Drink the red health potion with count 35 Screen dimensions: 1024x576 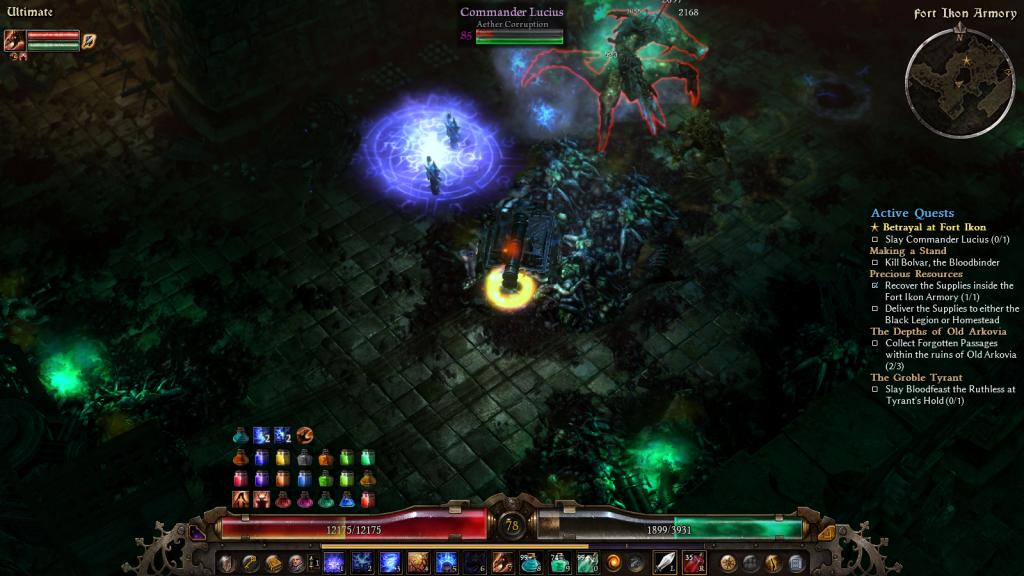coord(694,563)
